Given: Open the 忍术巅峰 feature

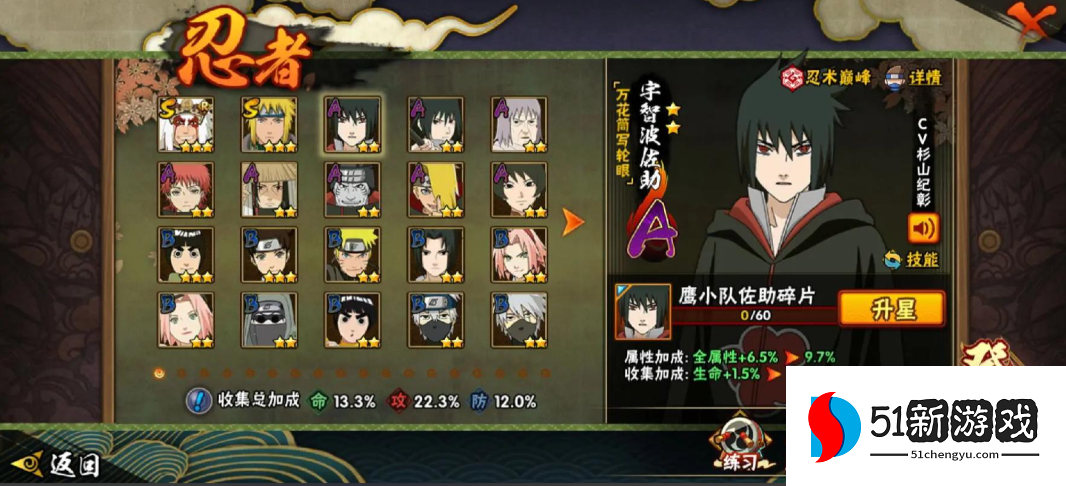Looking at the screenshot, I should [x=826, y=76].
